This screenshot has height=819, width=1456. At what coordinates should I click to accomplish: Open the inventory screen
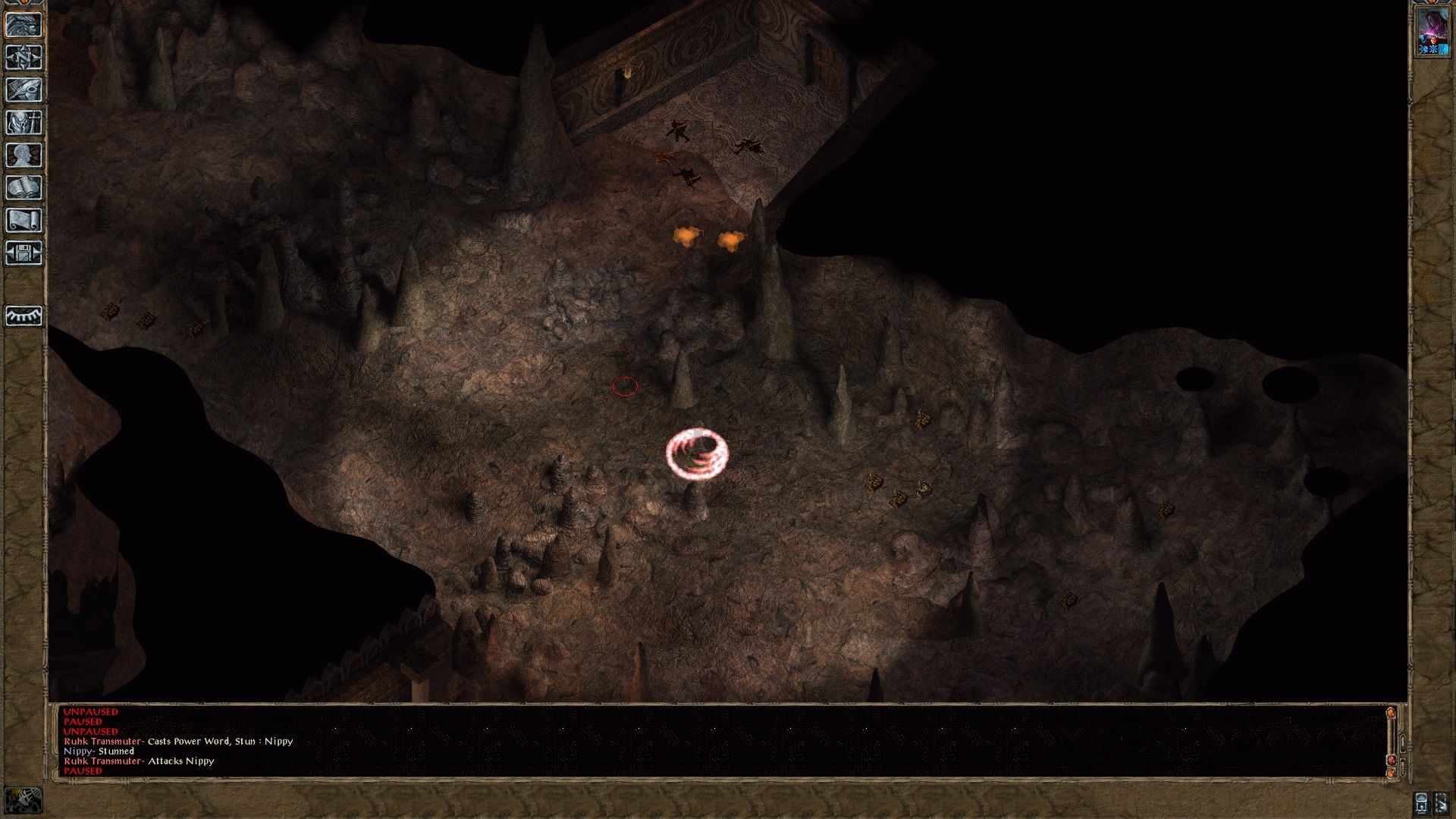[x=23, y=121]
